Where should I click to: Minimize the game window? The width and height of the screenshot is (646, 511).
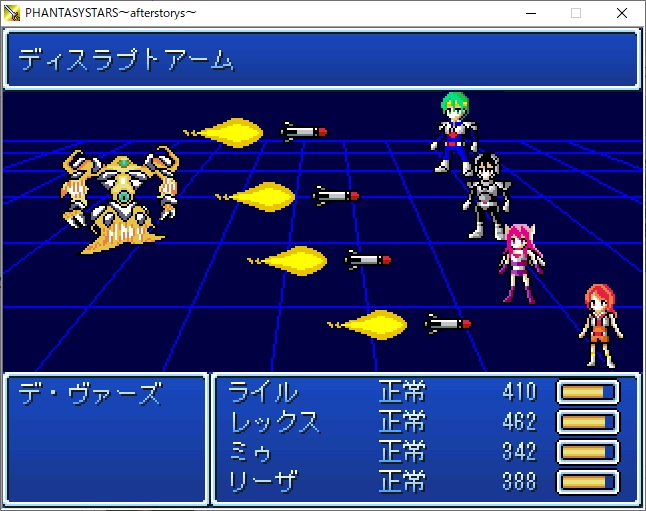click(x=530, y=13)
